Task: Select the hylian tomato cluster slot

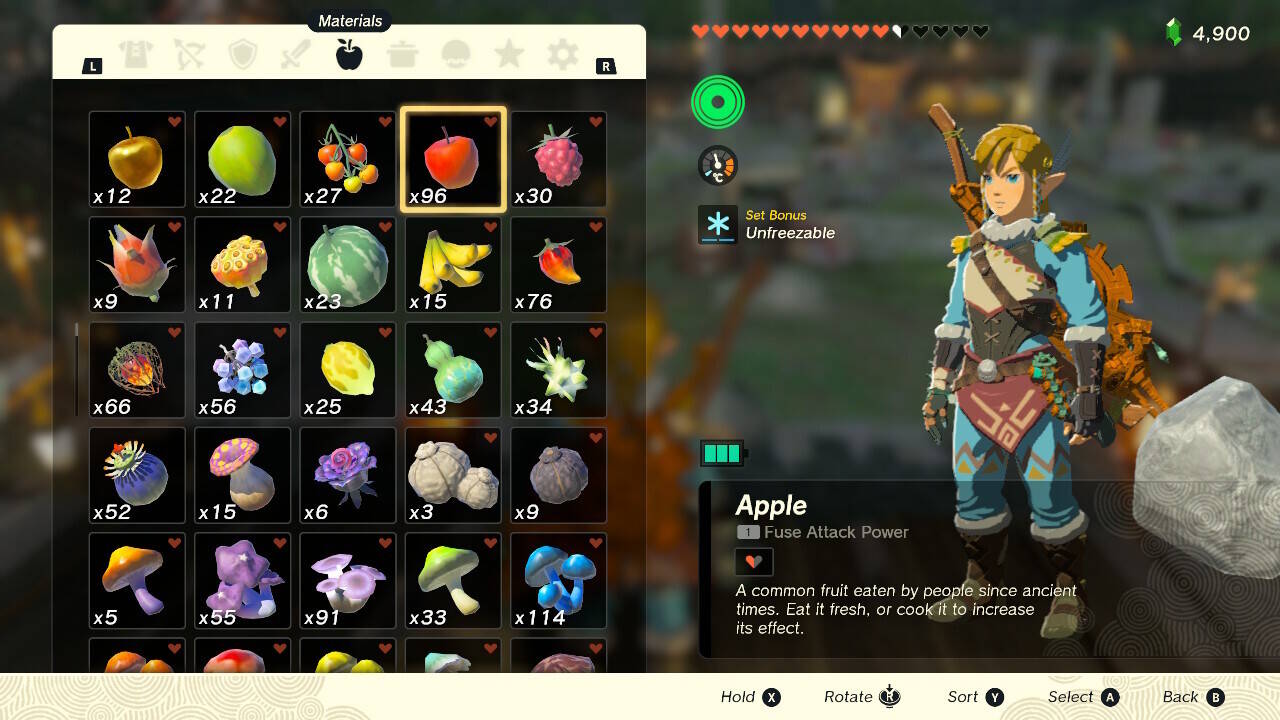Action: pyautogui.click(x=347, y=159)
